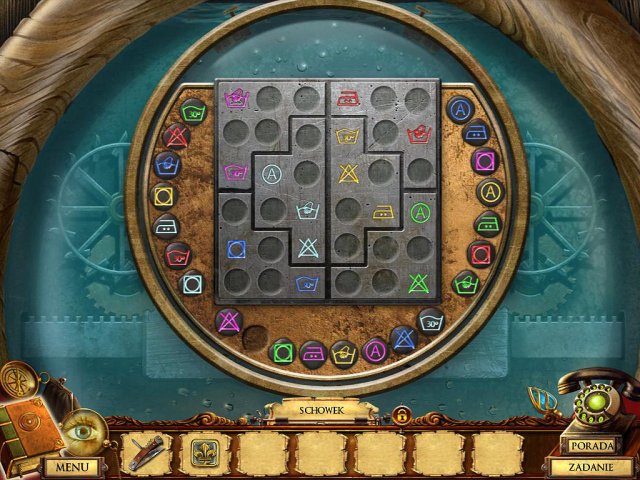Pick the green 30° wash token
This screenshot has width=640, height=480.
click(194, 110)
